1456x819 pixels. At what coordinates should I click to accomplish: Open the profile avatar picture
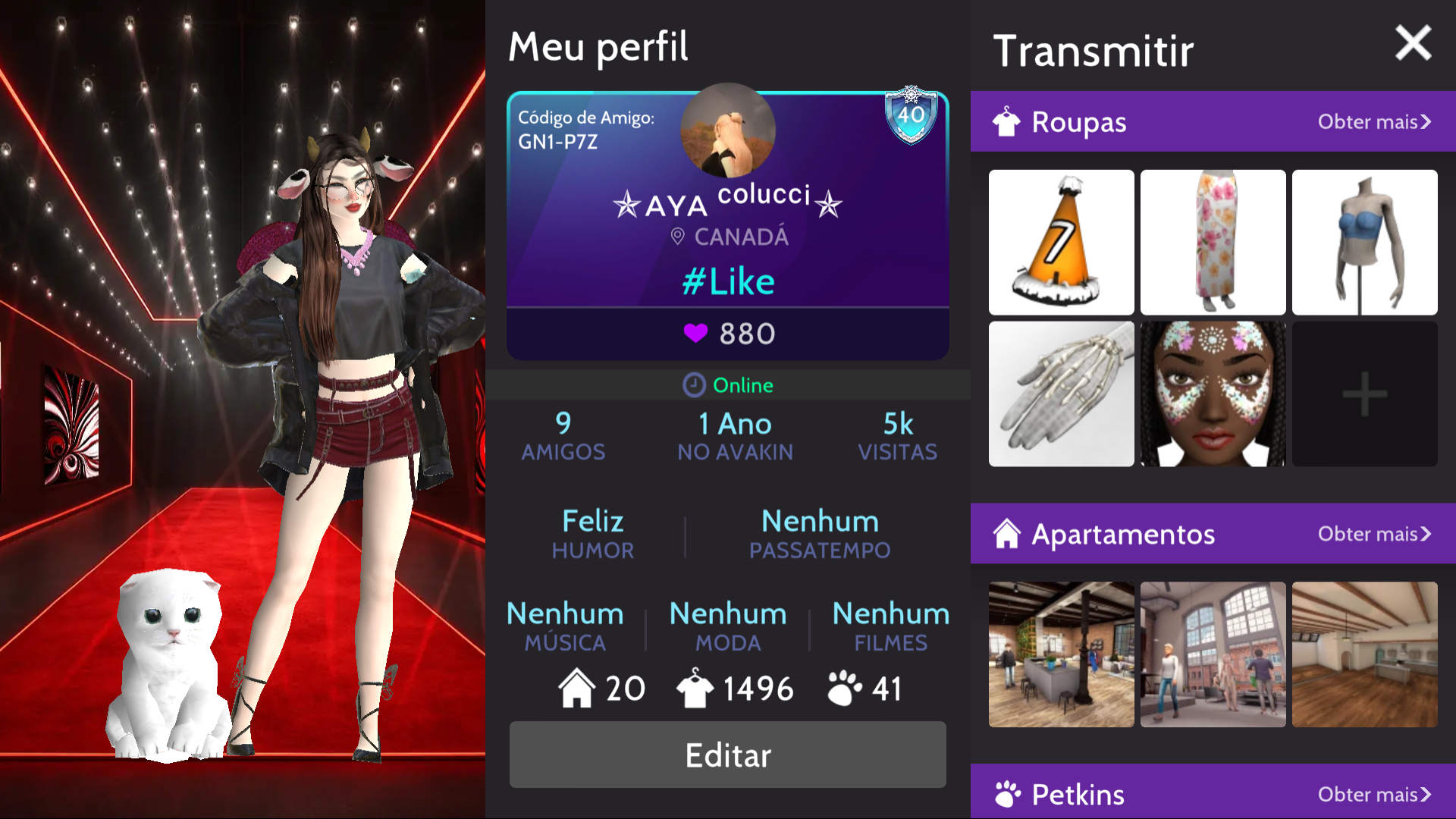(x=727, y=130)
